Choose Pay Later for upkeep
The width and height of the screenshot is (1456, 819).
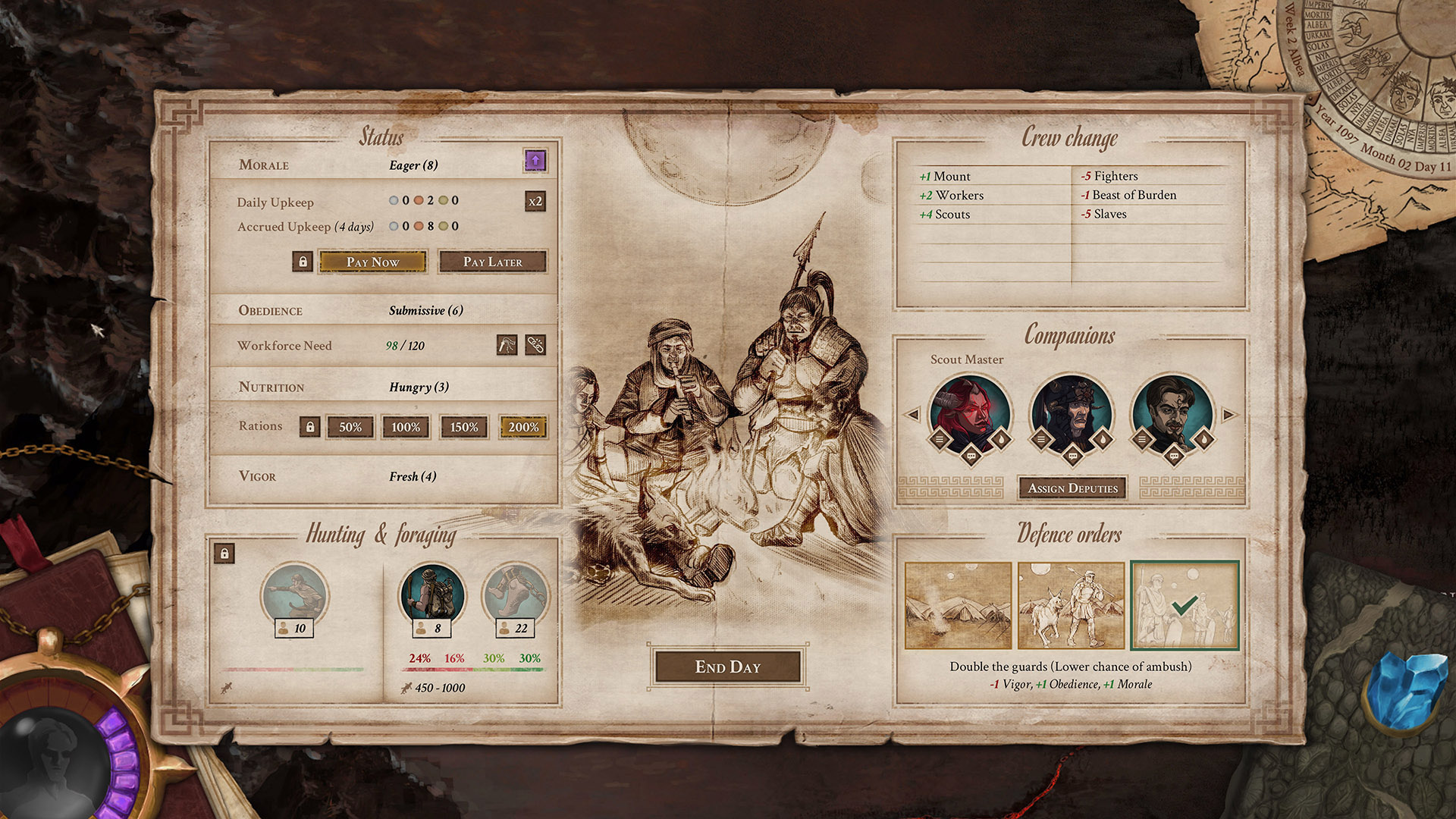tap(492, 262)
